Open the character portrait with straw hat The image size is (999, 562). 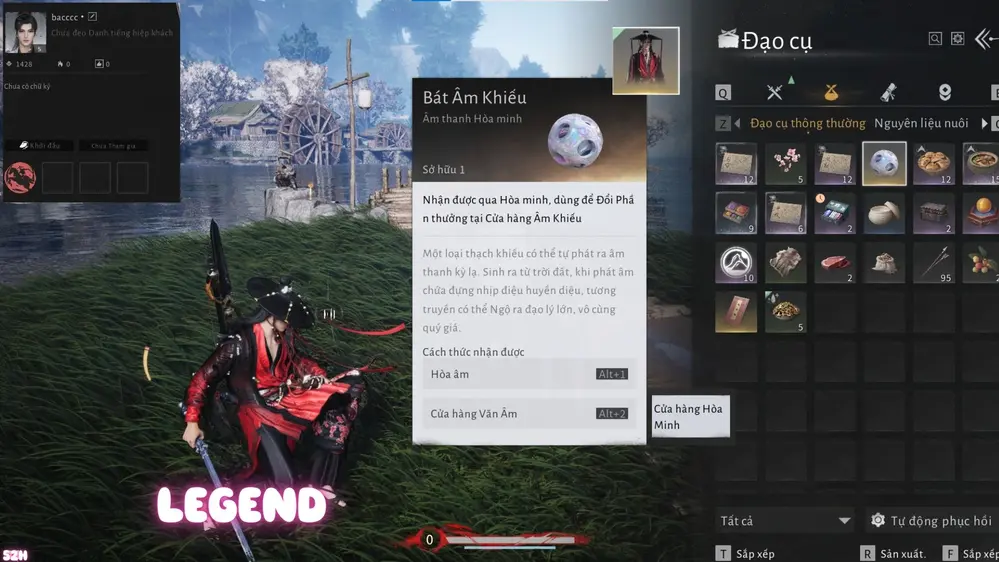click(x=646, y=60)
